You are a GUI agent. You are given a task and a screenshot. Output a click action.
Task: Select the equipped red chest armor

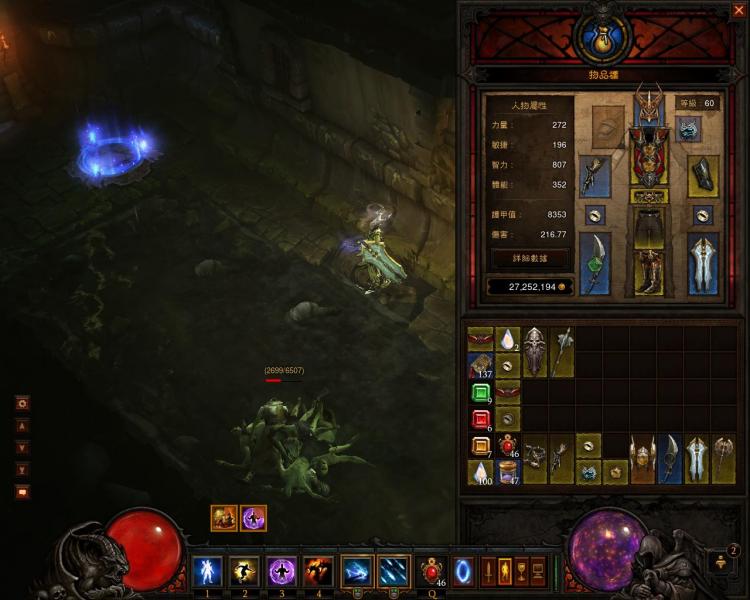click(649, 160)
